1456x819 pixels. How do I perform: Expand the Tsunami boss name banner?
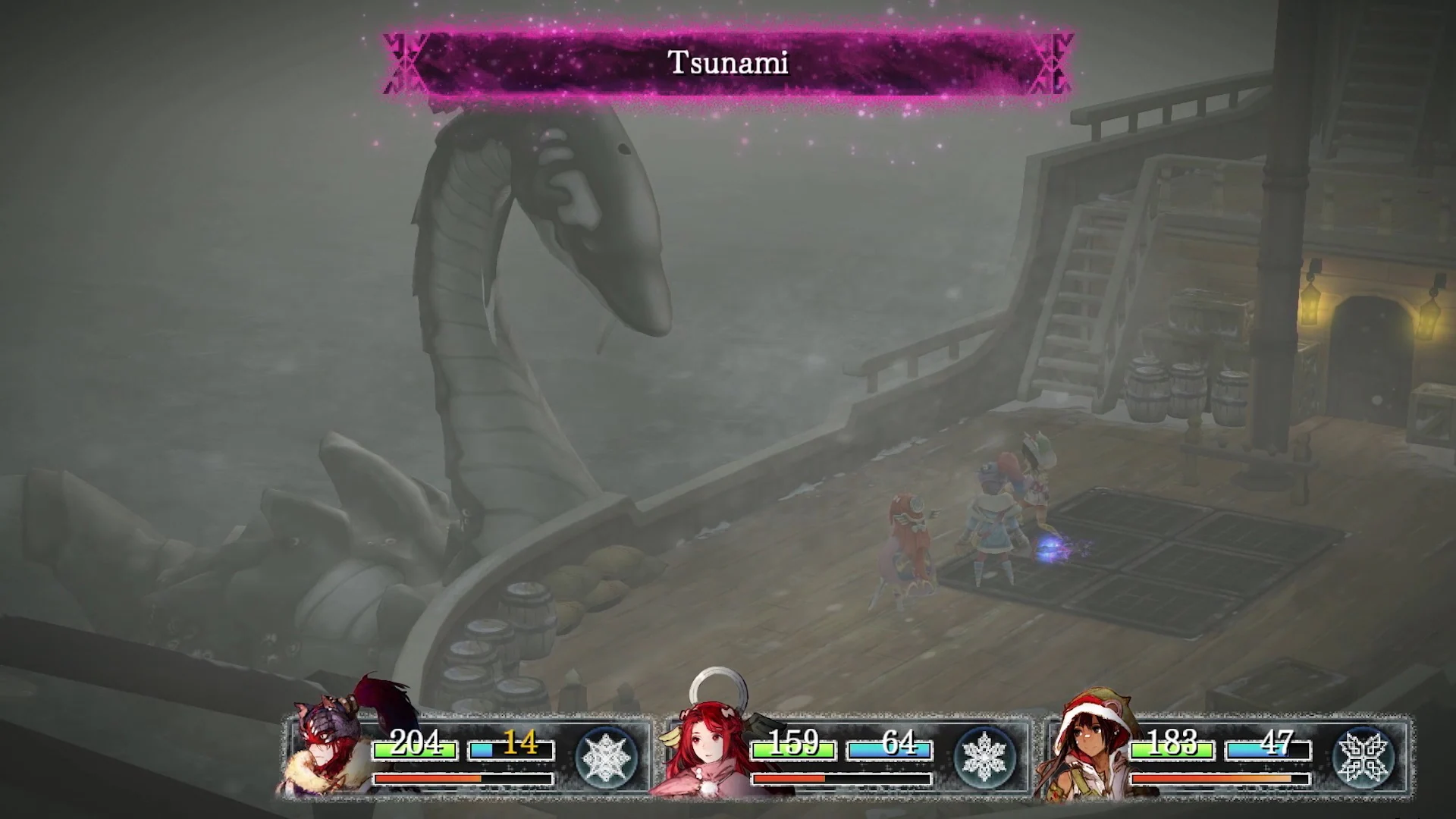726,64
